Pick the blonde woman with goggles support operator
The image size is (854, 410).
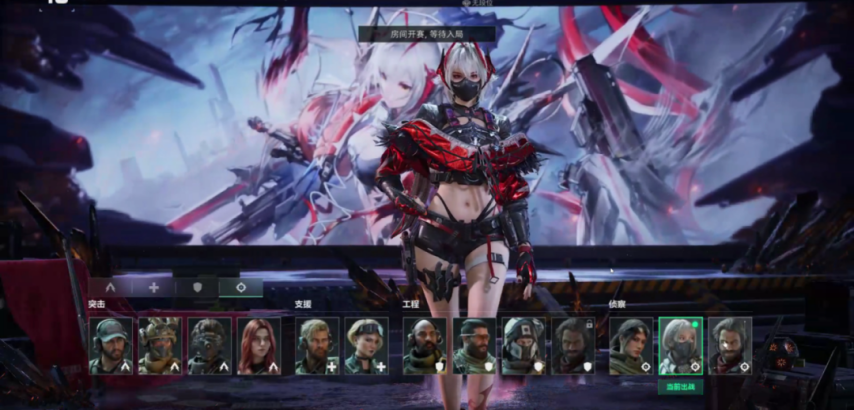366,346
